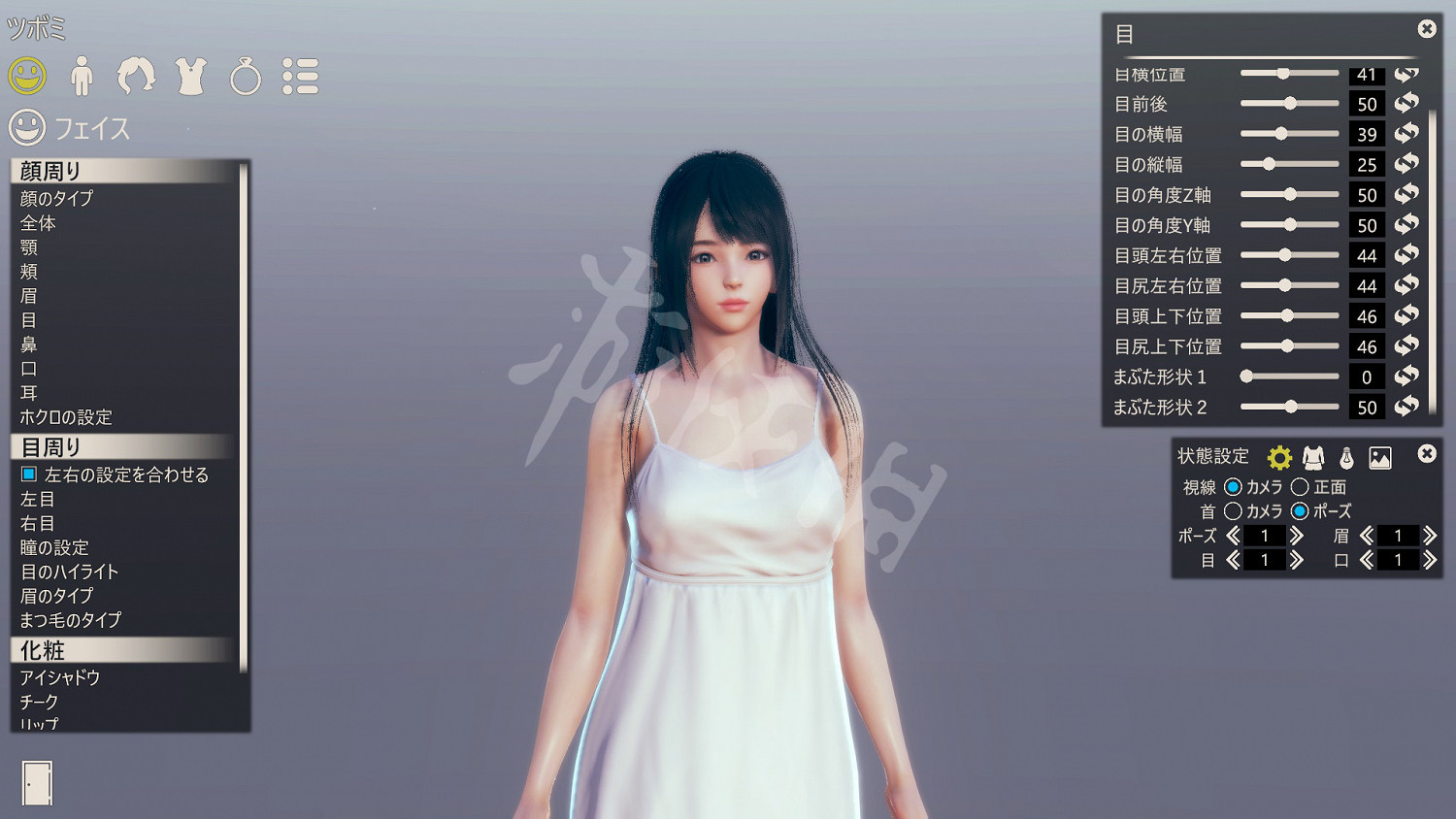1456x819 pixels.
Task: Switch to the clothing customization icon
Action: click(x=191, y=75)
